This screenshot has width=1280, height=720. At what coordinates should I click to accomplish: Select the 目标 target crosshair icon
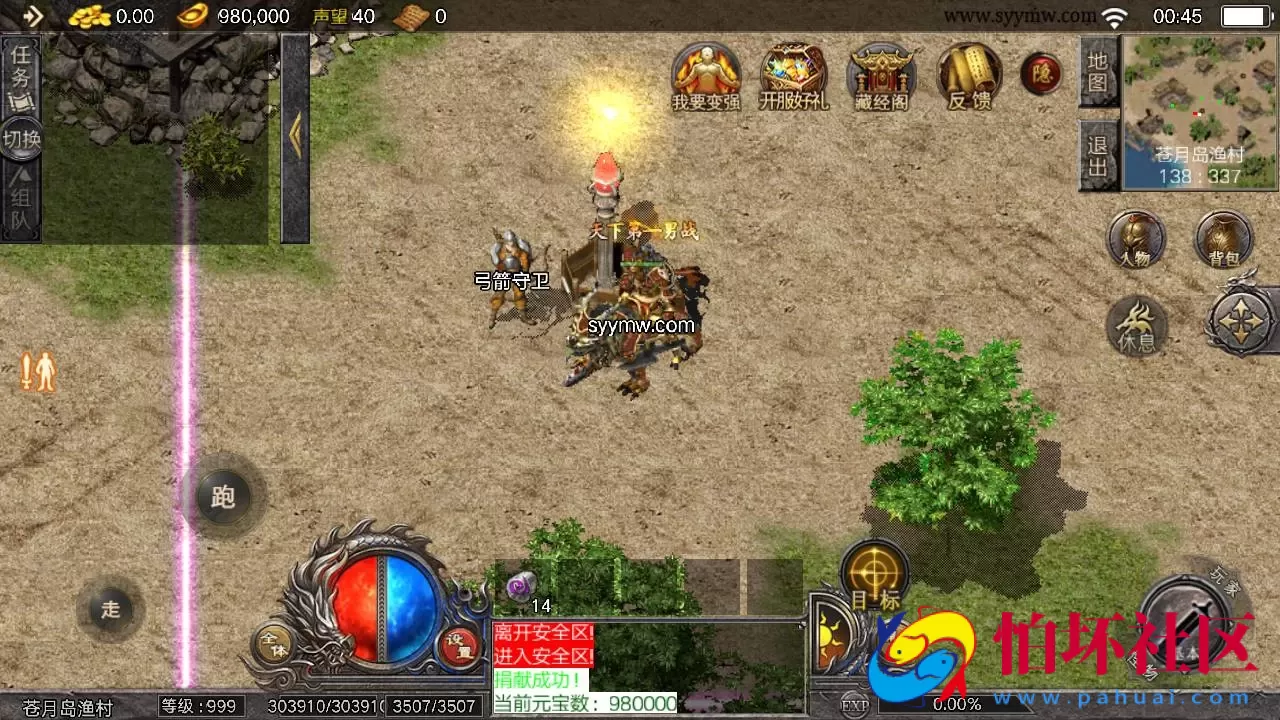(875, 573)
